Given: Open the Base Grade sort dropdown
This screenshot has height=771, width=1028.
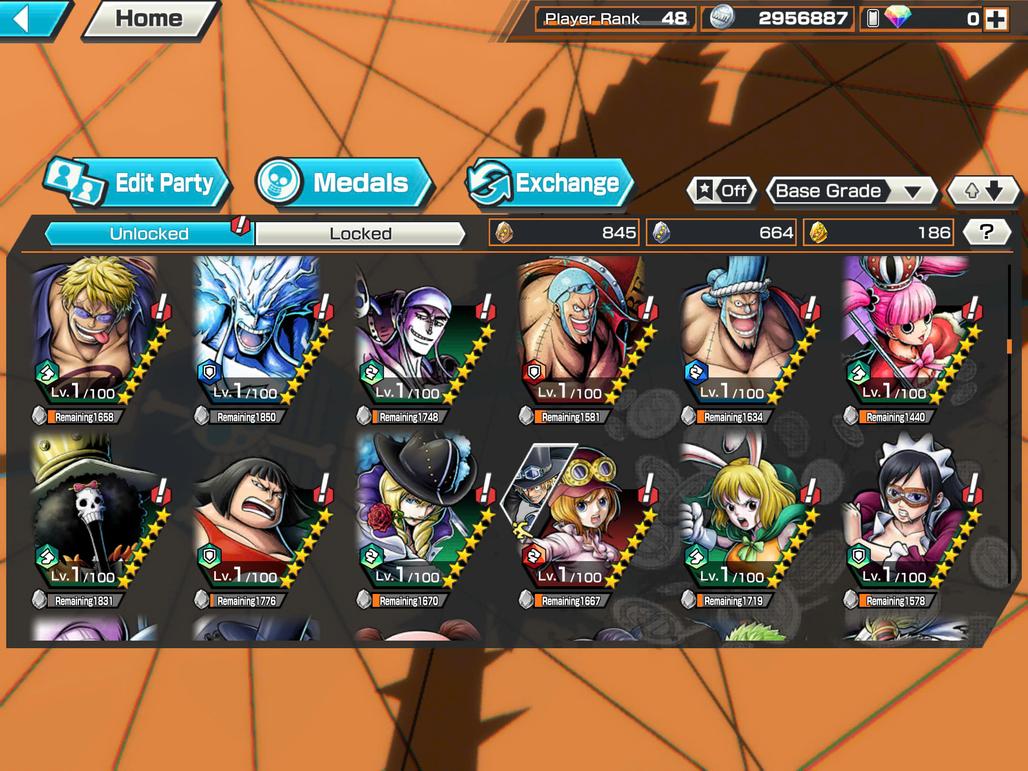Looking at the screenshot, I should tap(849, 191).
